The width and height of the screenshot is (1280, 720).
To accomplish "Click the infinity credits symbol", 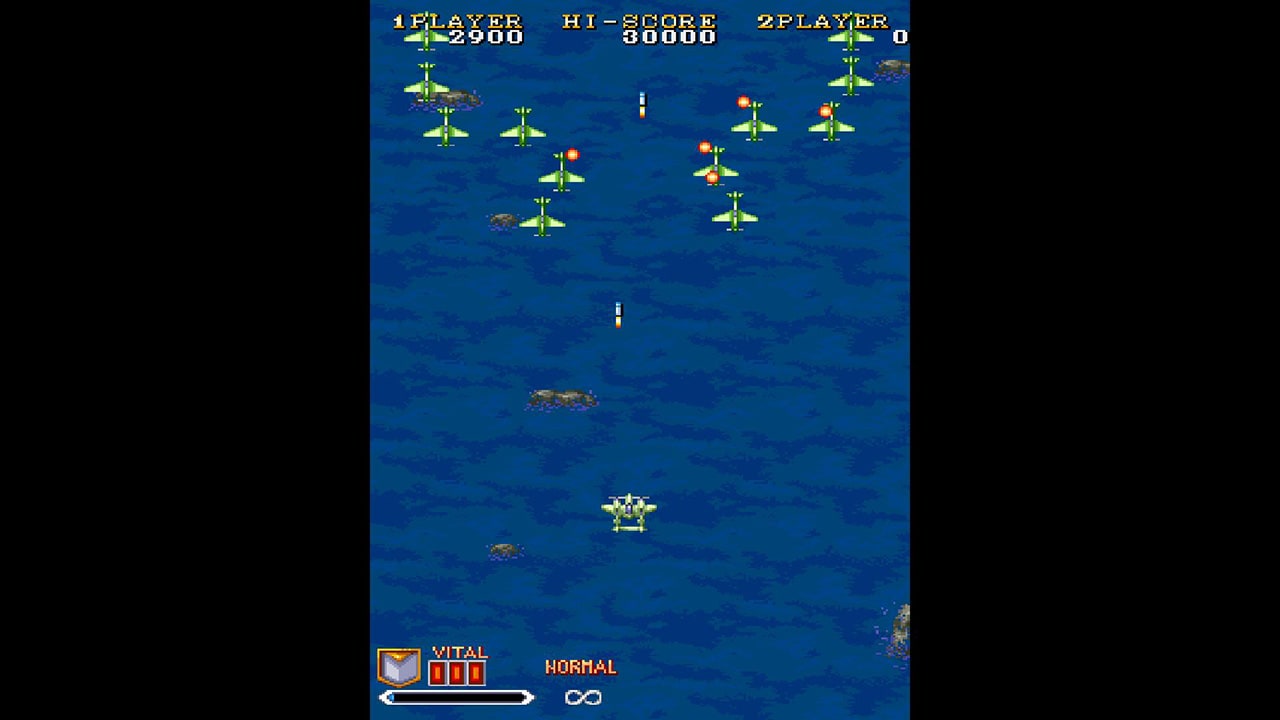I will (x=585, y=698).
